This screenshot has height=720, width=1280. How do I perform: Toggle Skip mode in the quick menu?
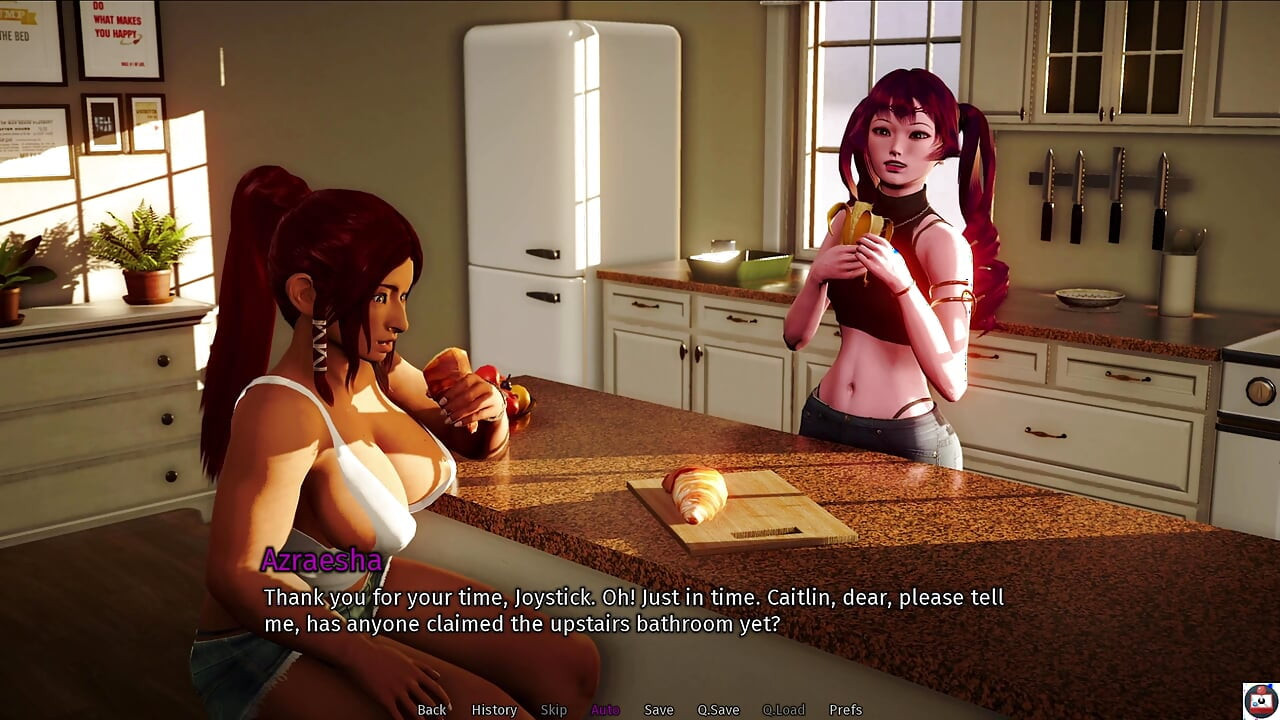click(x=553, y=710)
